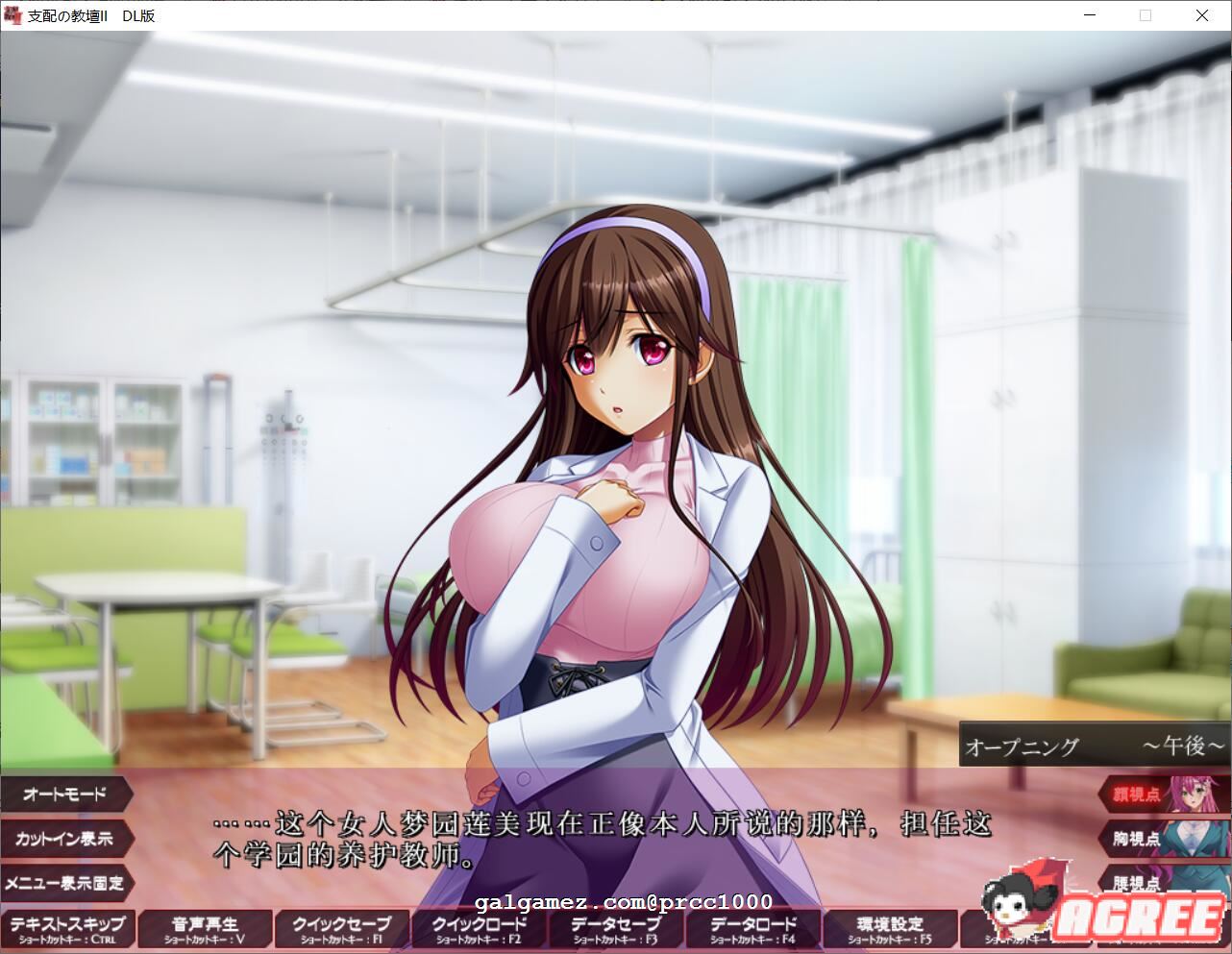Click the game icon in the title bar
Viewport: 1232px width, 954px height.
(13, 14)
